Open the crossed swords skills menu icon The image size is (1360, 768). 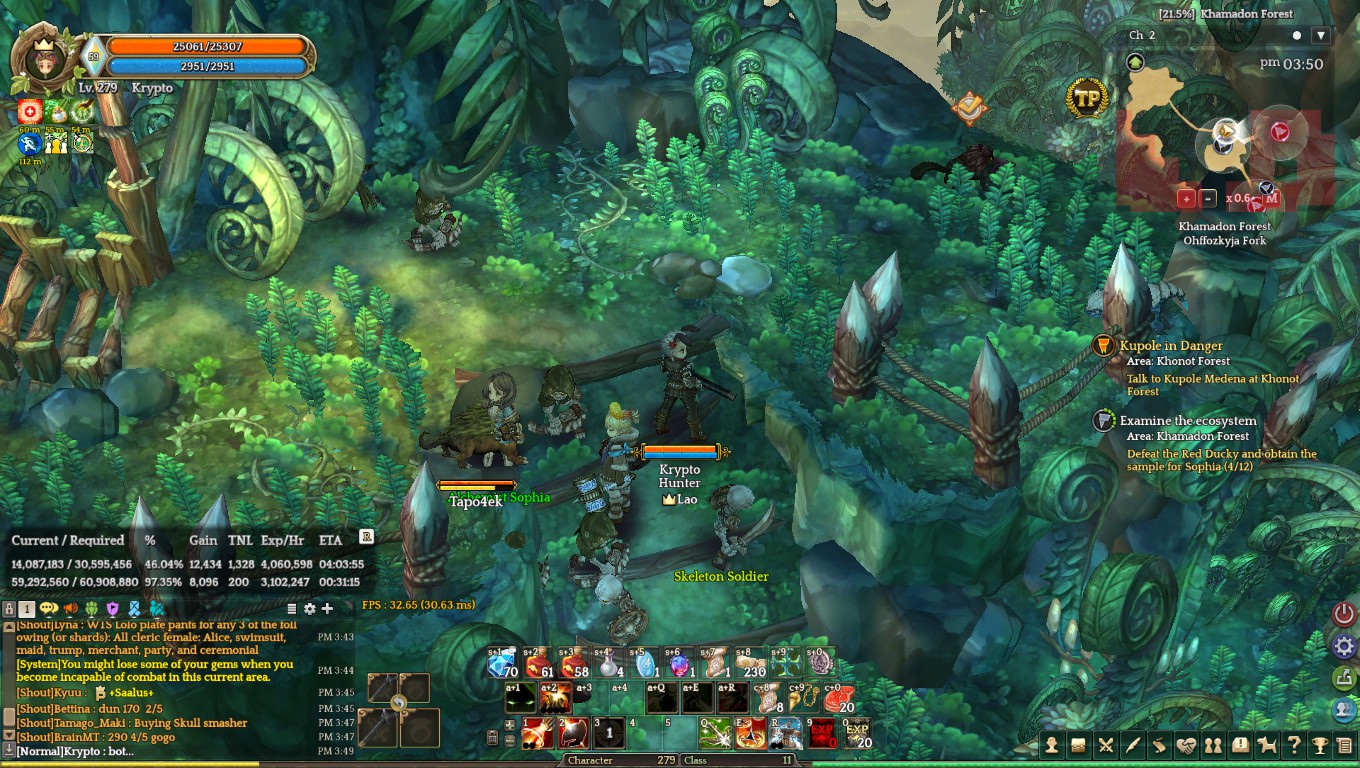tap(1106, 745)
